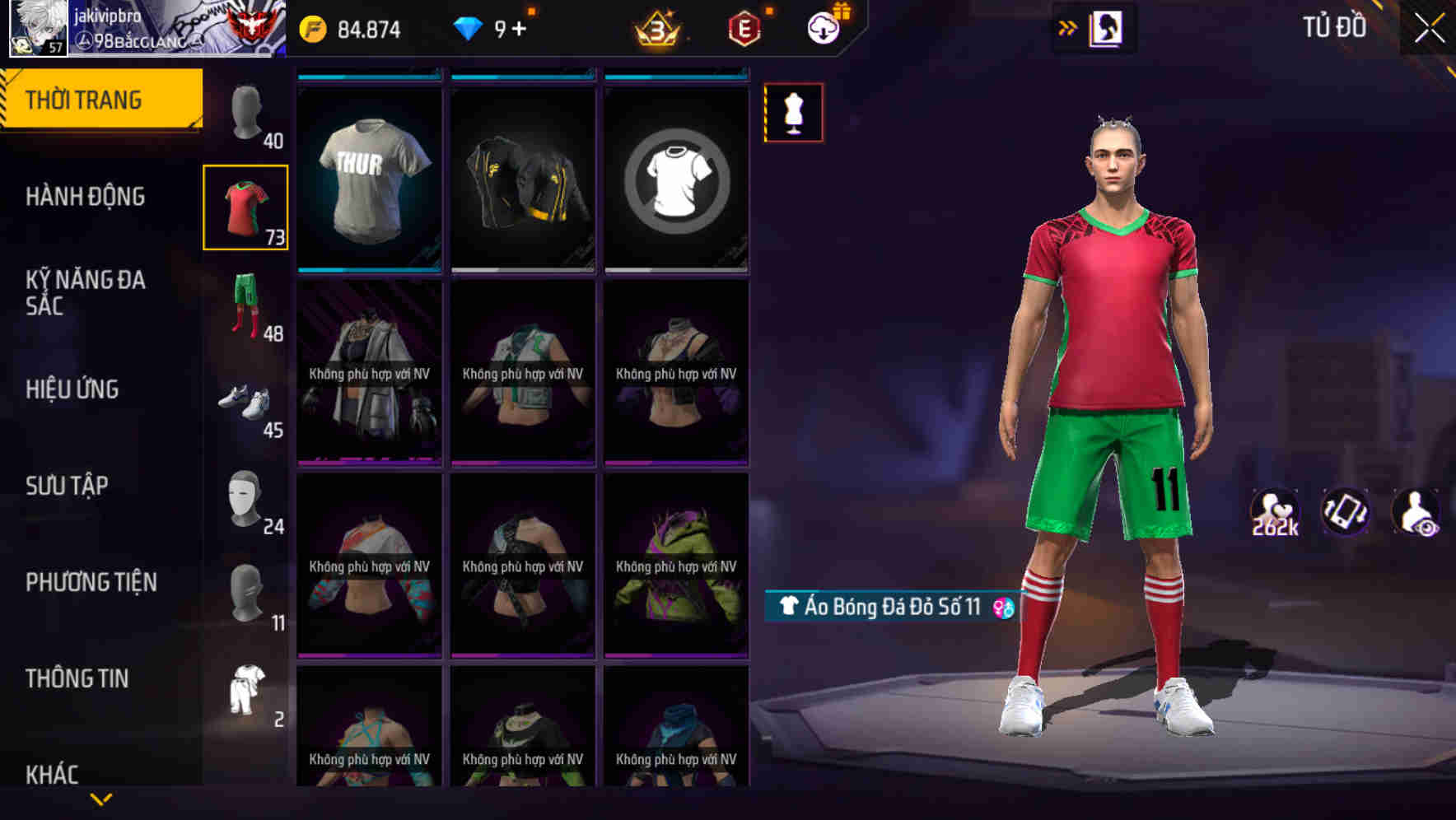1456x820 pixels.
Task: Select the shorts category icon showing 48 items
Action: pyautogui.click(x=245, y=305)
